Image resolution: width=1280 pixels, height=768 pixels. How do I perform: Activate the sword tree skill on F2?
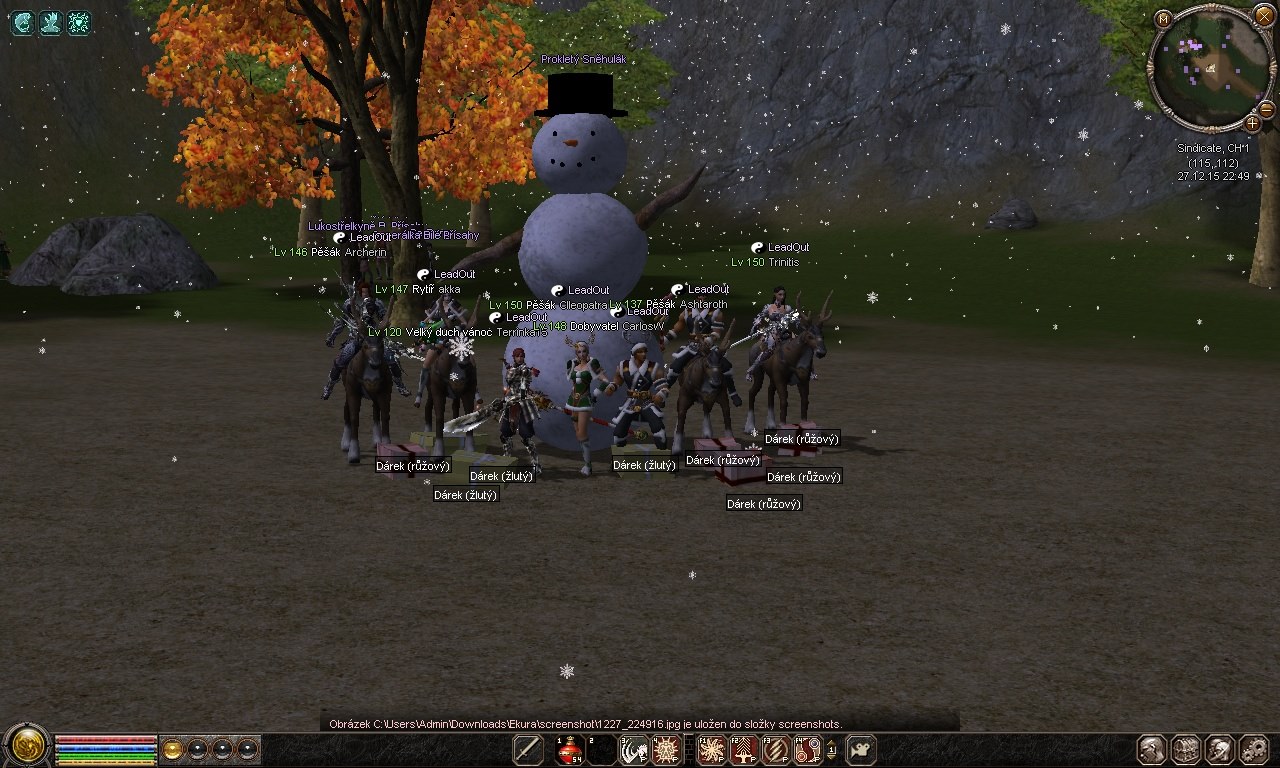coord(744,750)
